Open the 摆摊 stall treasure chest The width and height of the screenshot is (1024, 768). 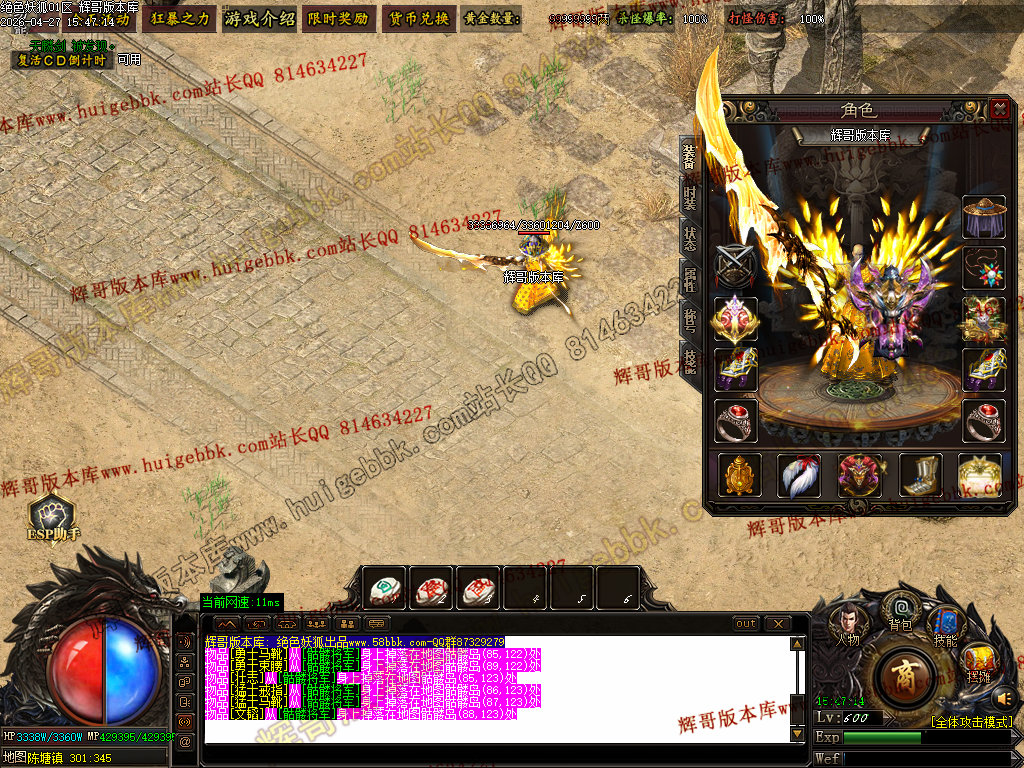979,660
